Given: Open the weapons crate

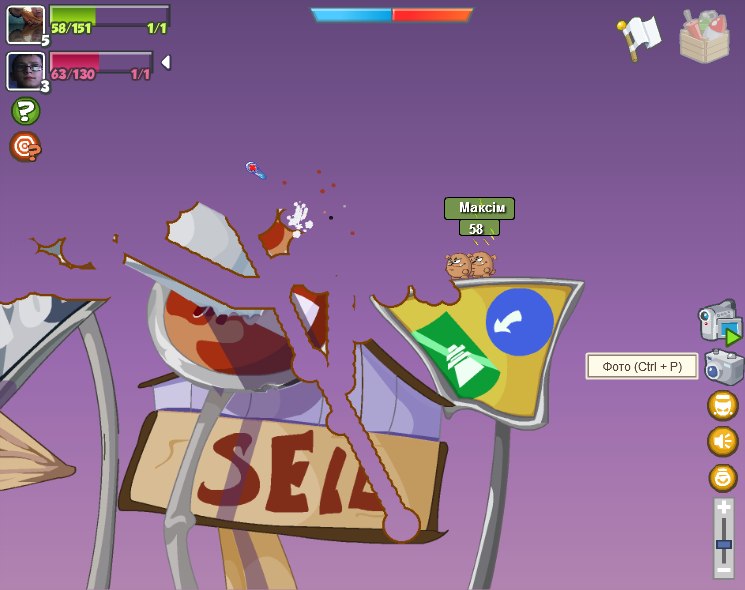Looking at the screenshot, I should [x=704, y=37].
